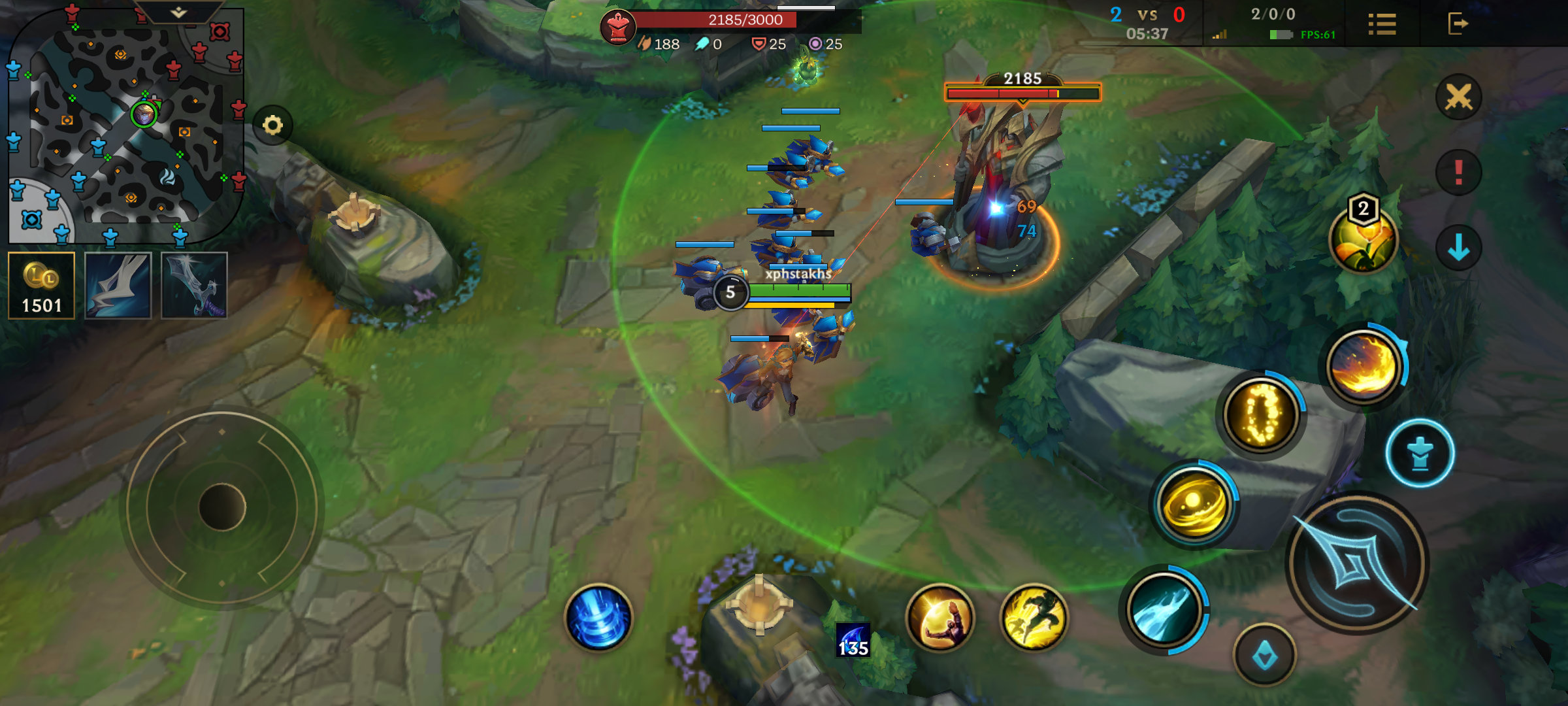This screenshot has width=1568, height=706.
Task: Tap the exit game icon
Action: 1457,24
